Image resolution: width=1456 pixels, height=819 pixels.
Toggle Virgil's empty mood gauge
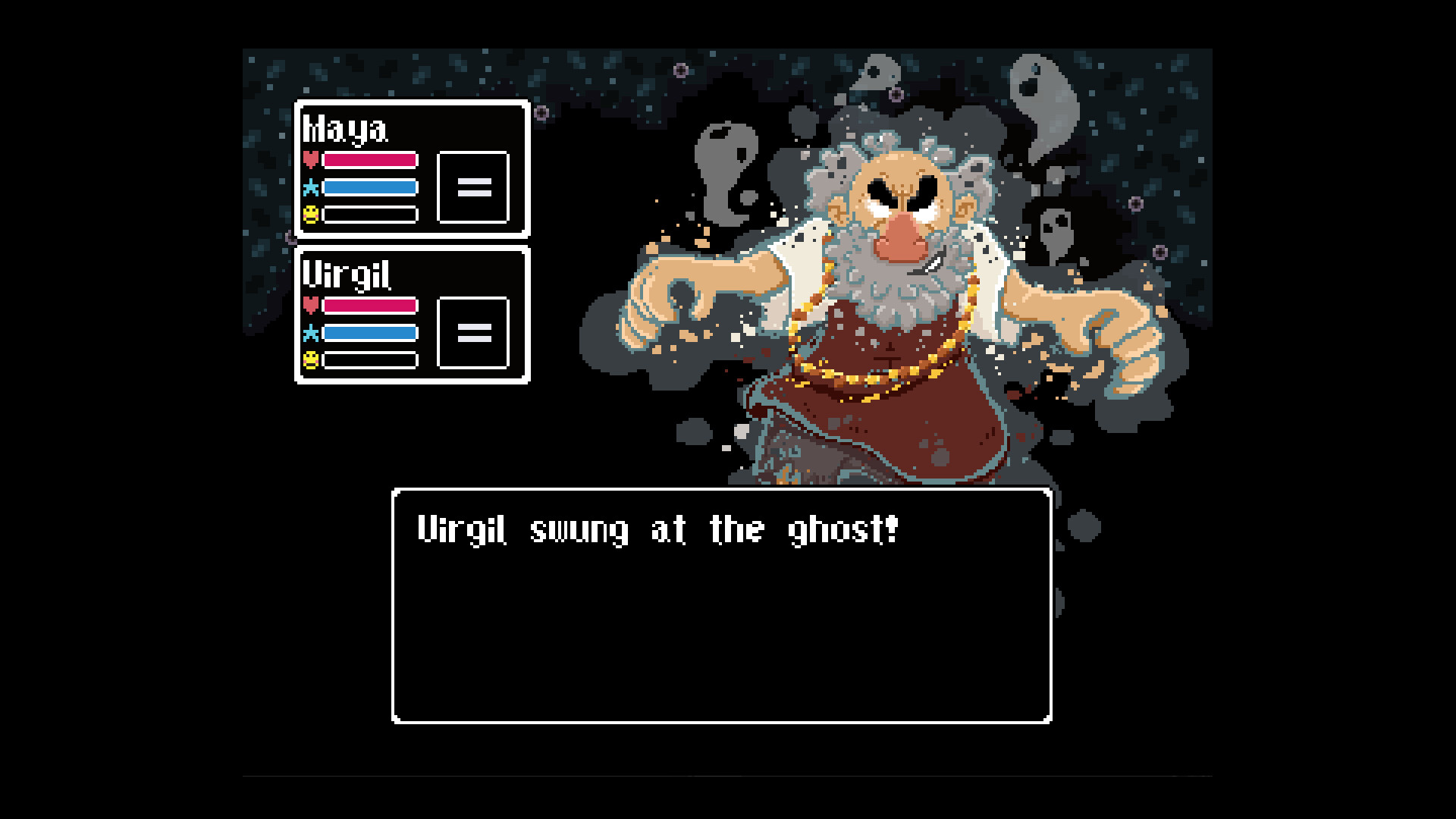pos(369,360)
